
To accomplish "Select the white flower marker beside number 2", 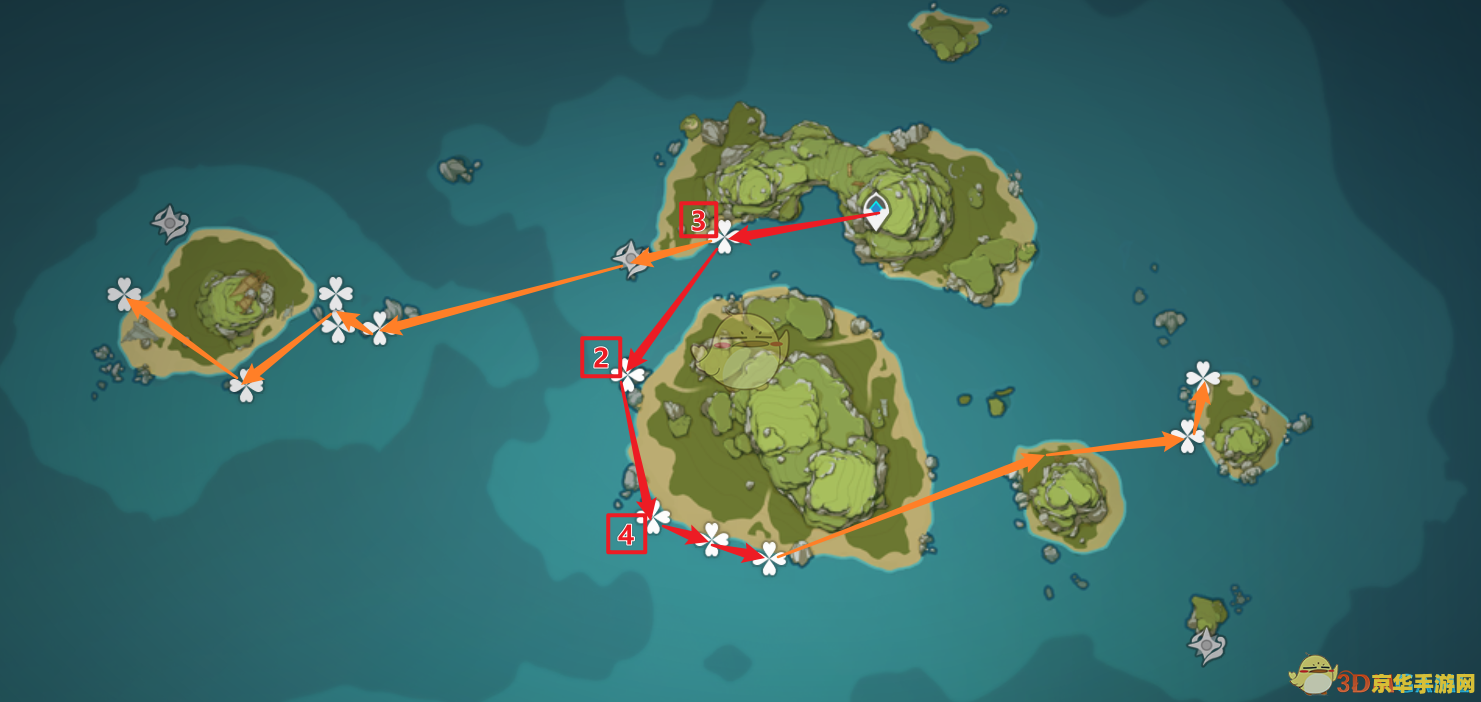I will pyautogui.click(x=631, y=374).
